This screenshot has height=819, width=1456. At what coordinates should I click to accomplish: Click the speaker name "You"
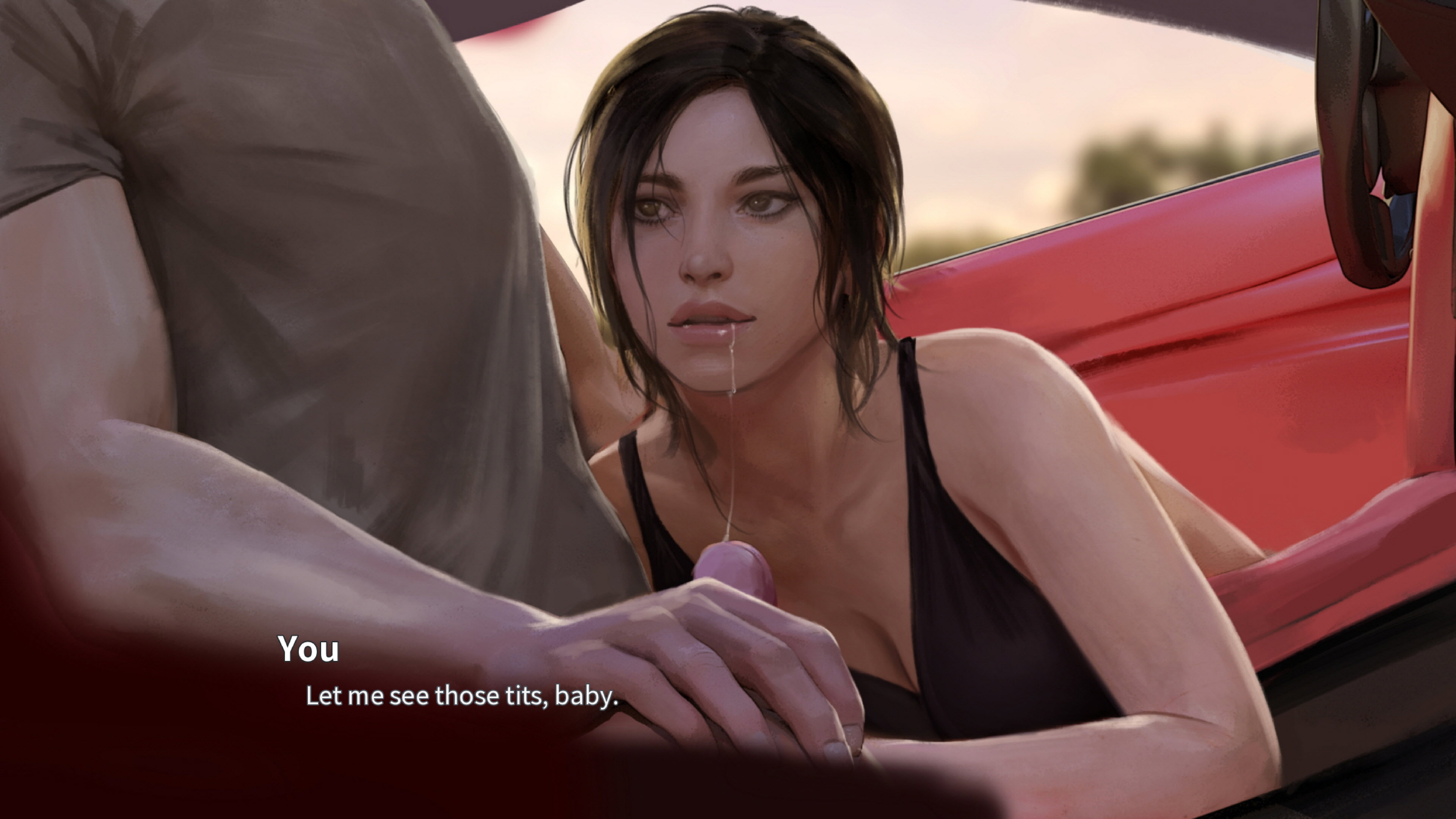(308, 651)
